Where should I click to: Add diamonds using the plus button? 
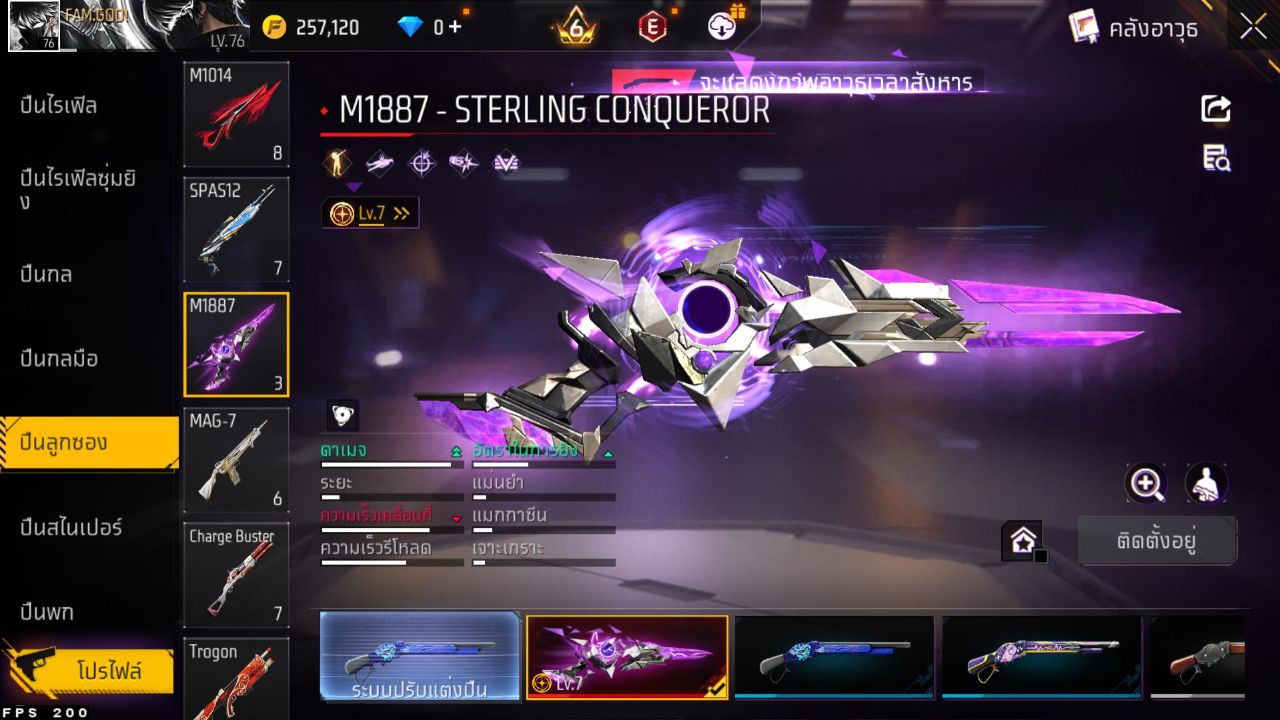pos(455,27)
